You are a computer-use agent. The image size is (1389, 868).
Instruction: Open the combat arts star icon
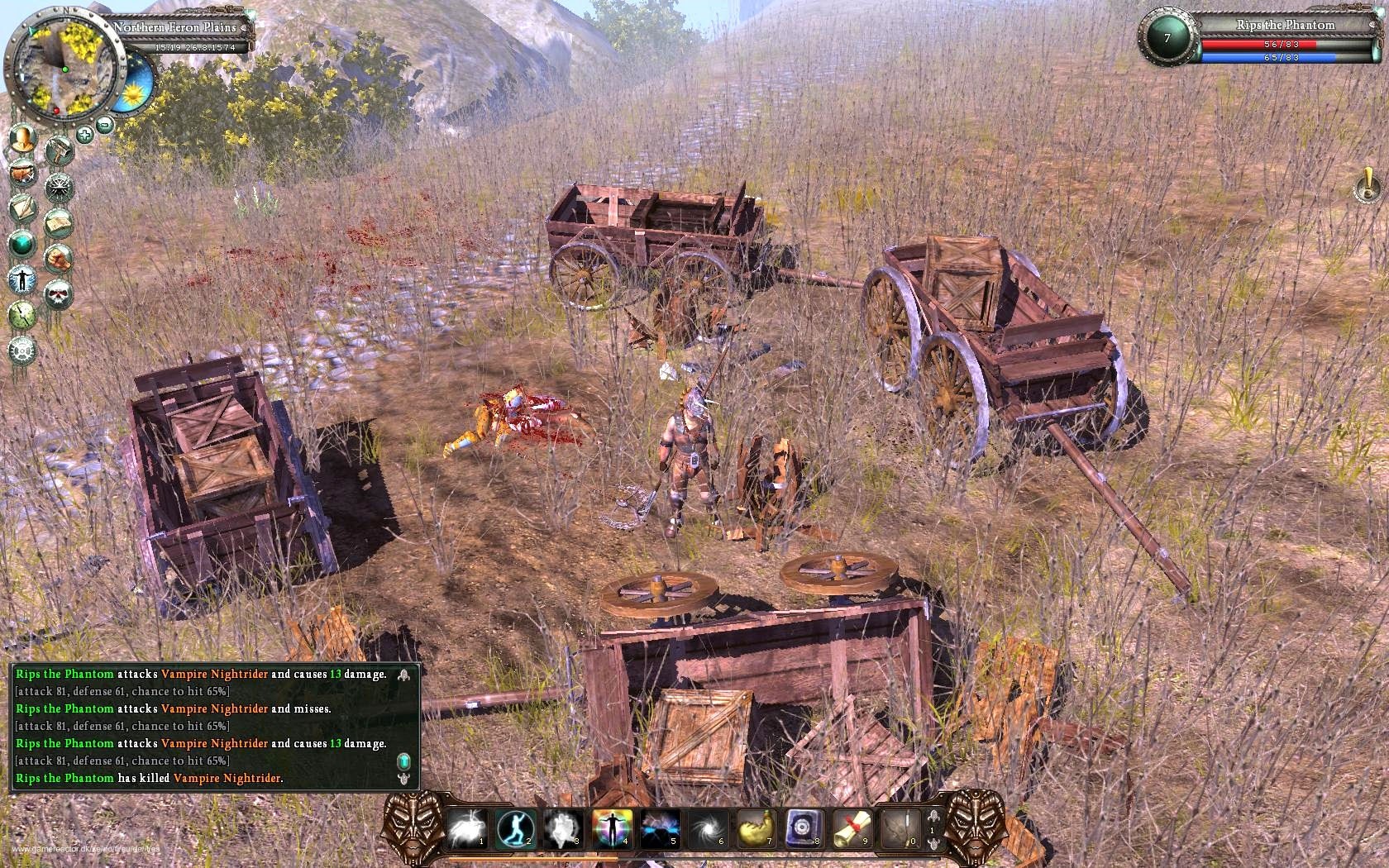pyautogui.click(x=59, y=187)
